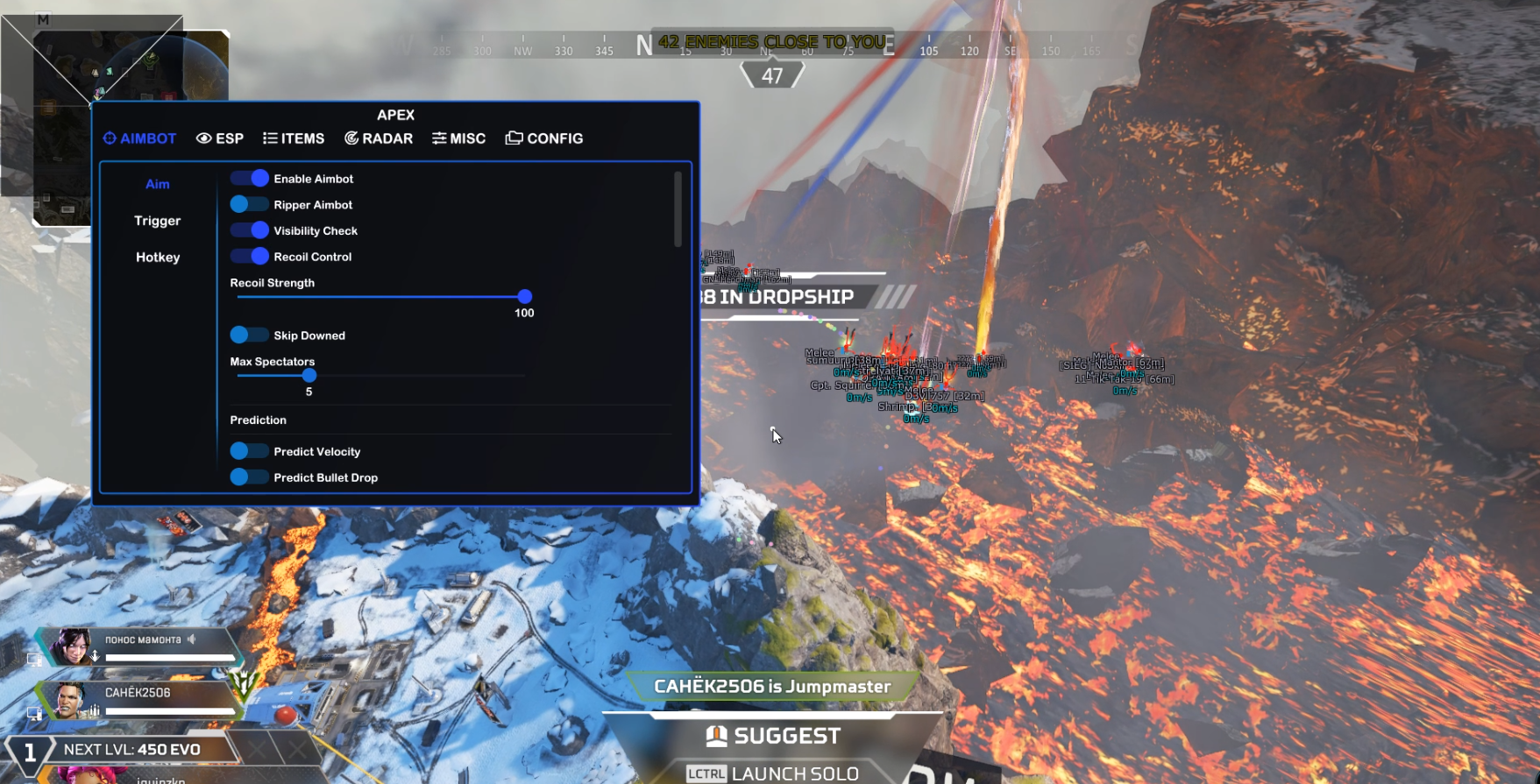Select the Aim section in the sidebar
The width and height of the screenshot is (1540, 784).
158,184
